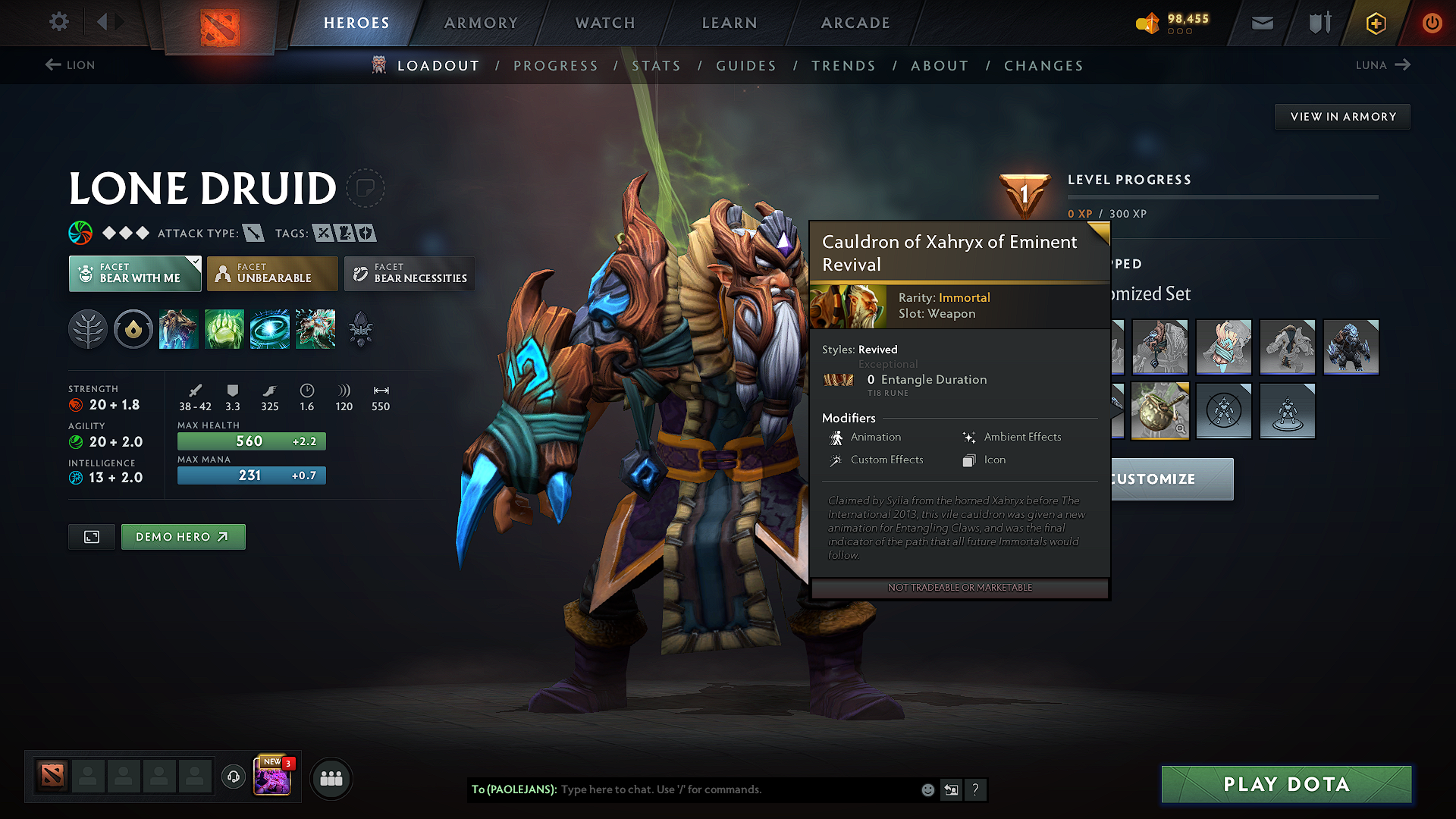Select the Unbearable facet
The image size is (1456, 819).
(x=271, y=273)
